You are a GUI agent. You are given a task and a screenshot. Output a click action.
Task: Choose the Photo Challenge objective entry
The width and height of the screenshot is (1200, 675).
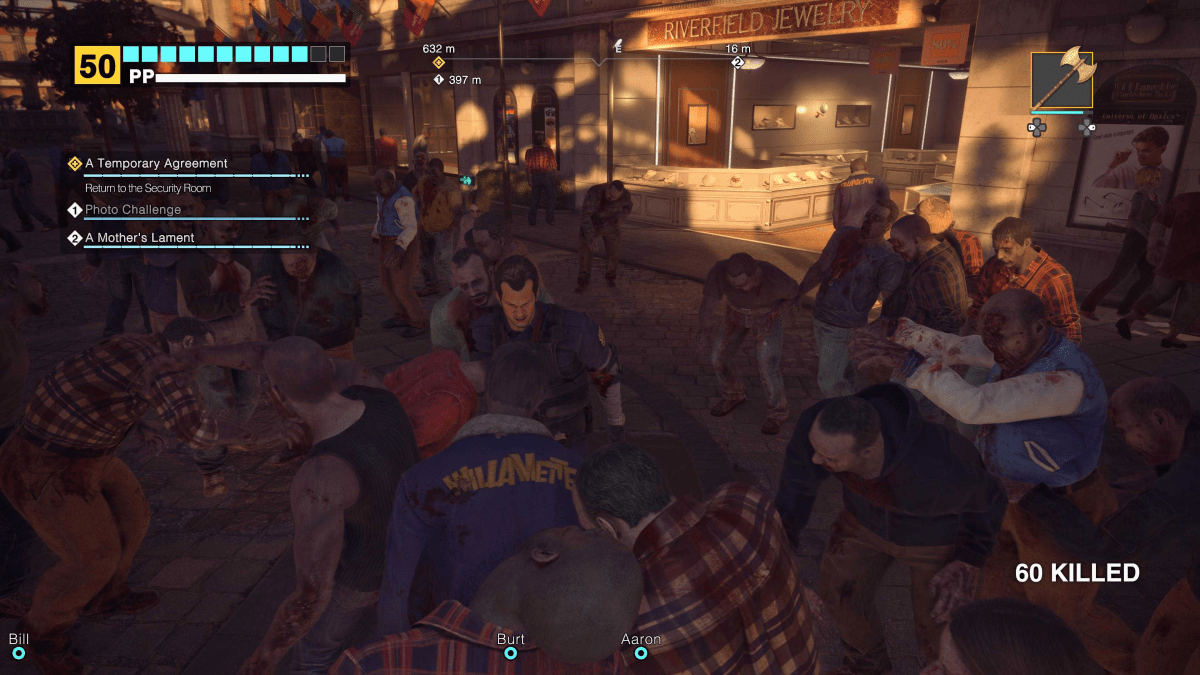(x=133, y=210)
